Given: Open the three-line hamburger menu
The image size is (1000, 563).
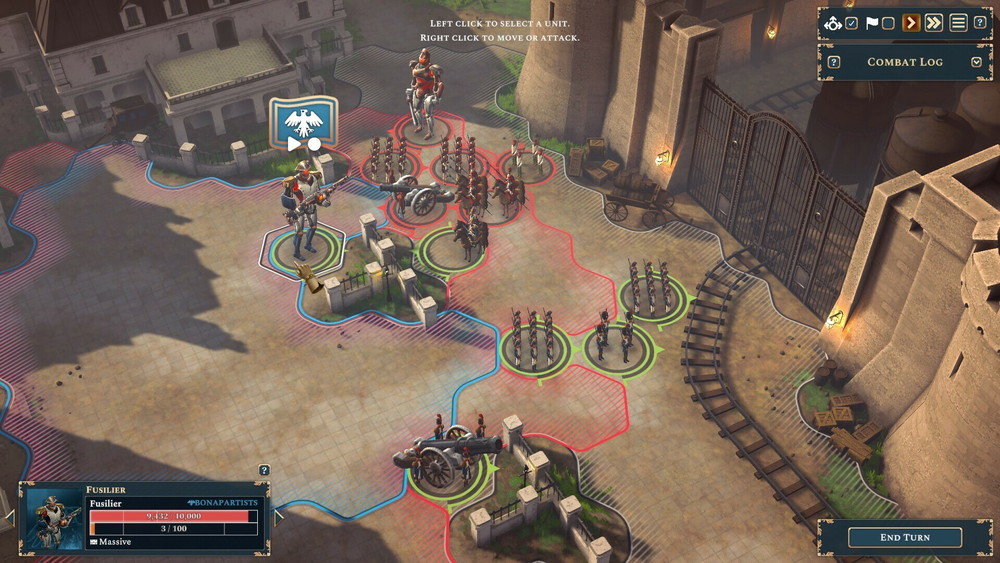Looking at the screenshot, I should point(958,23).
